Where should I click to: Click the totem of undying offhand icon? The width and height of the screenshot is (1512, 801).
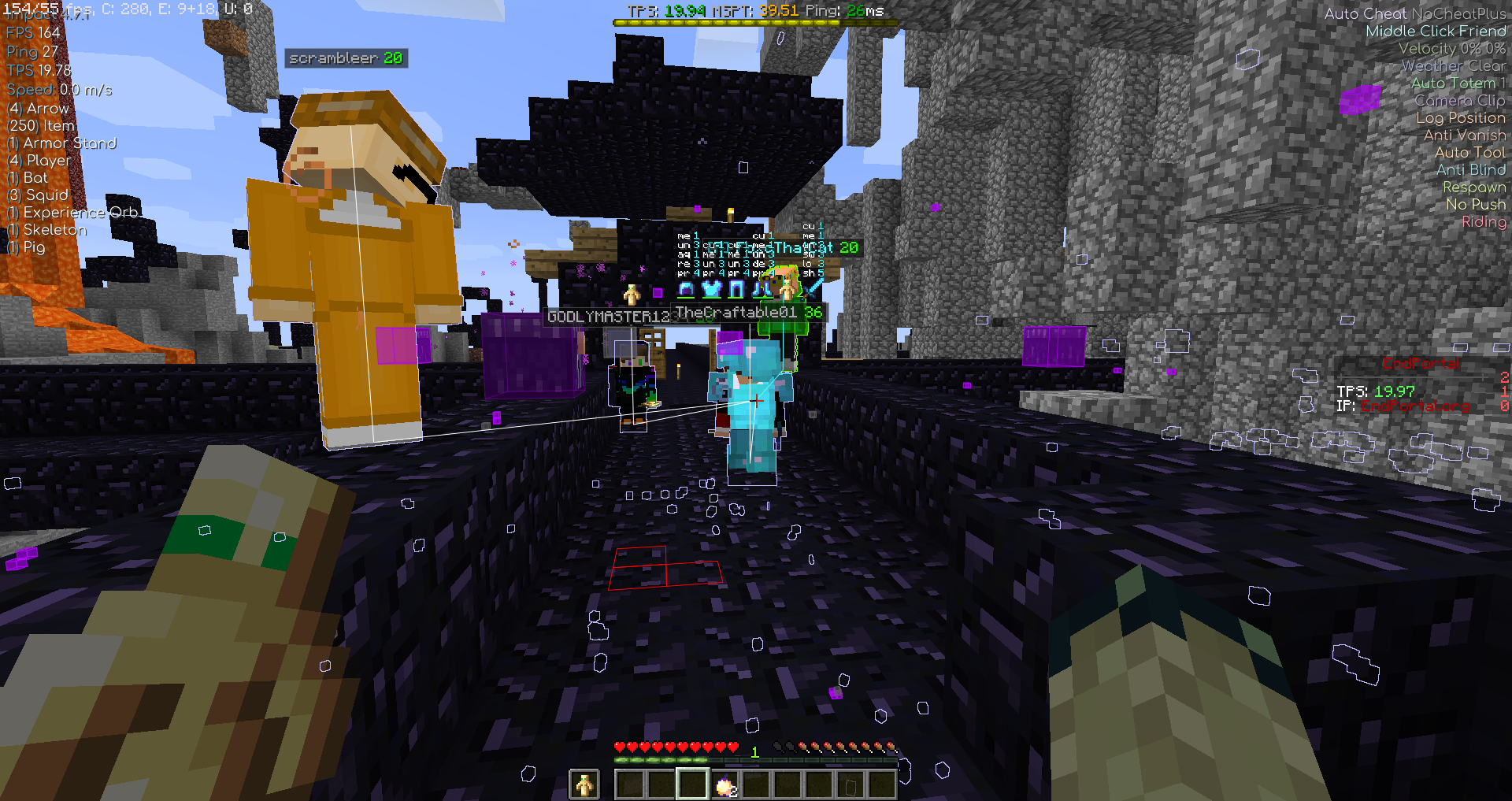point(584,783)
